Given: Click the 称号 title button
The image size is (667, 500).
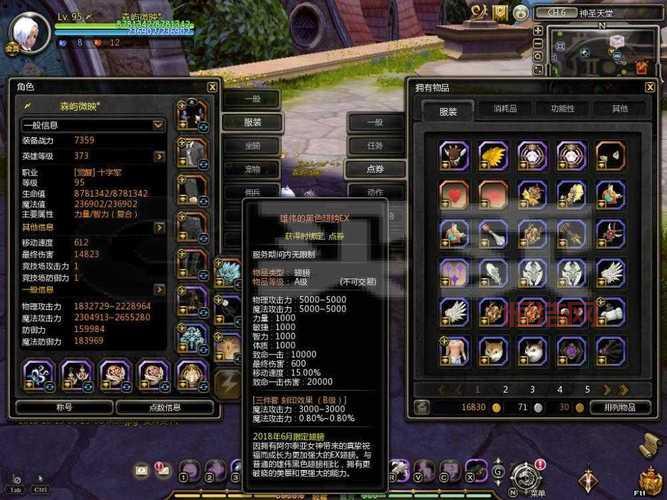Looking at the screenshot, I should (64, 407).
